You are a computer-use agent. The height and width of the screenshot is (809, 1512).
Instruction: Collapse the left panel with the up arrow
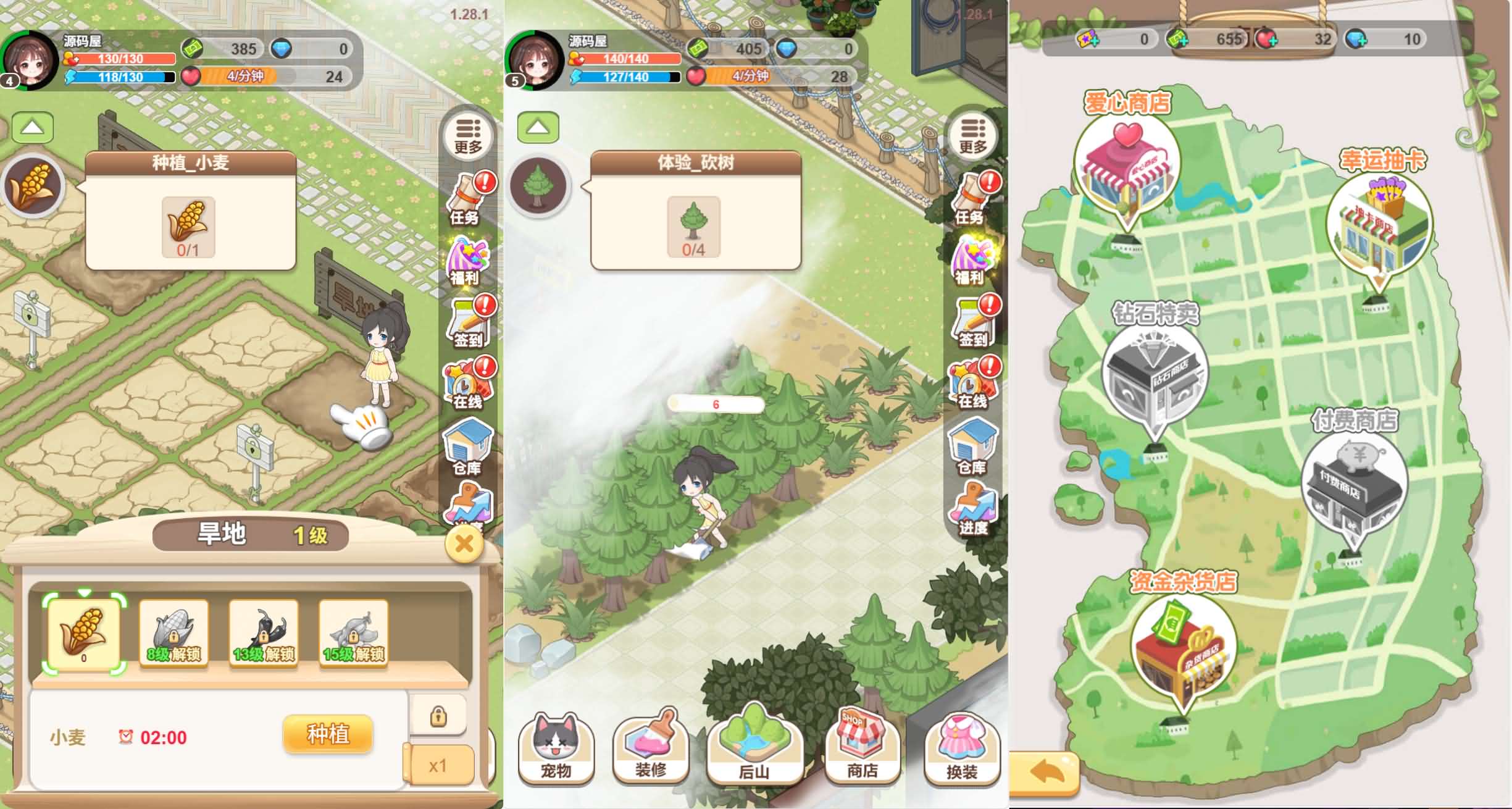pyautogui.click(x=32, y=128)
